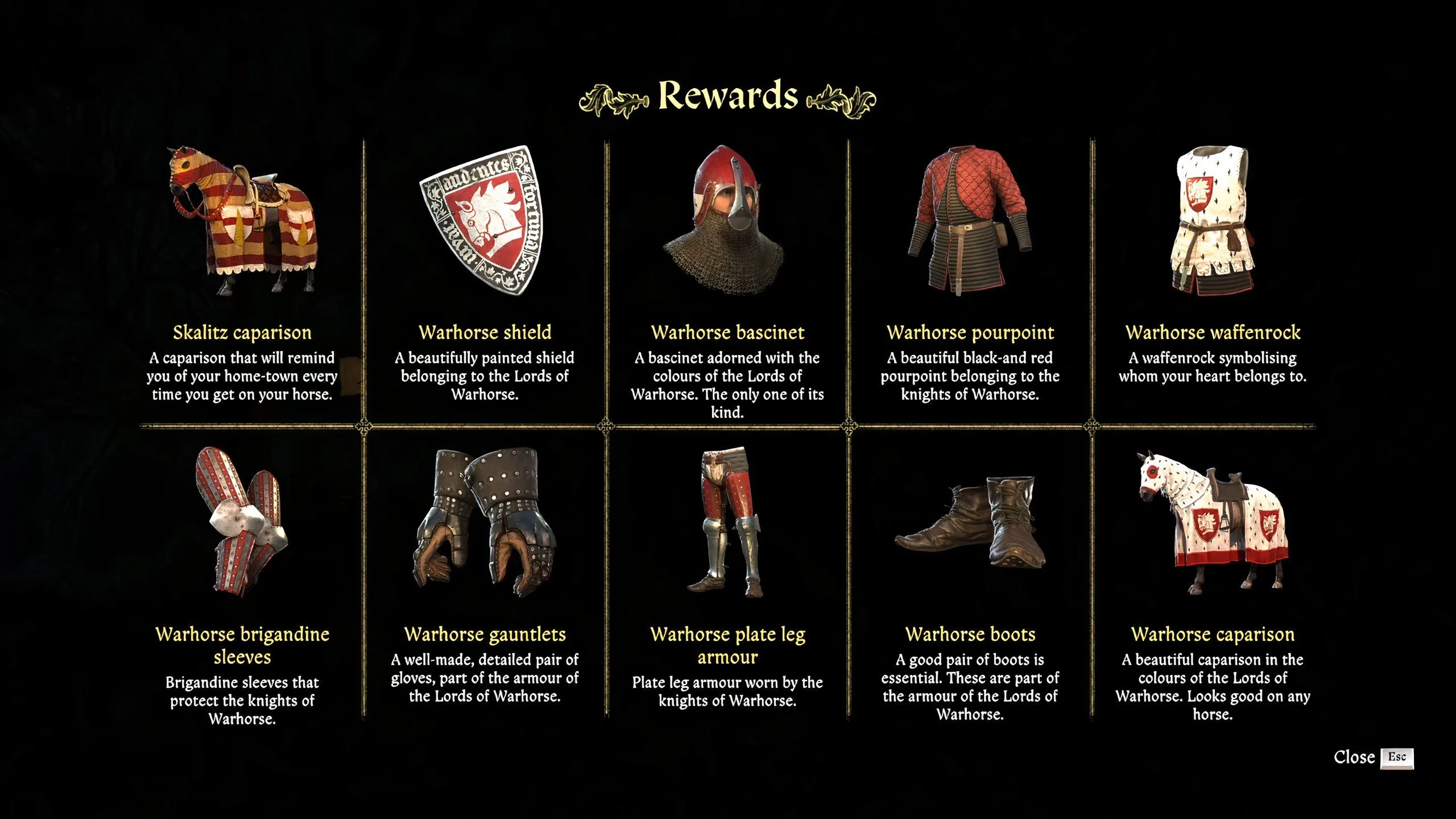Pick the Warhorse bascinet helmet
Image resolution: width=1456 pixels, height=819 pixels.
pyautogui.click(x=727, y=222)
